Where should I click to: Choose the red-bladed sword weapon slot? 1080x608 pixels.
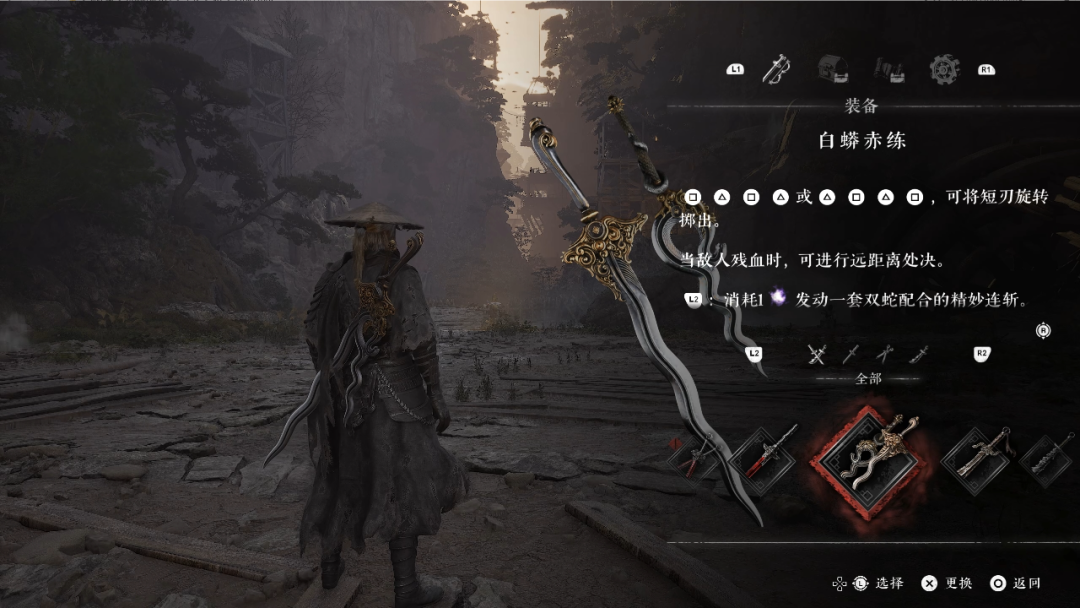pos(764,460)
